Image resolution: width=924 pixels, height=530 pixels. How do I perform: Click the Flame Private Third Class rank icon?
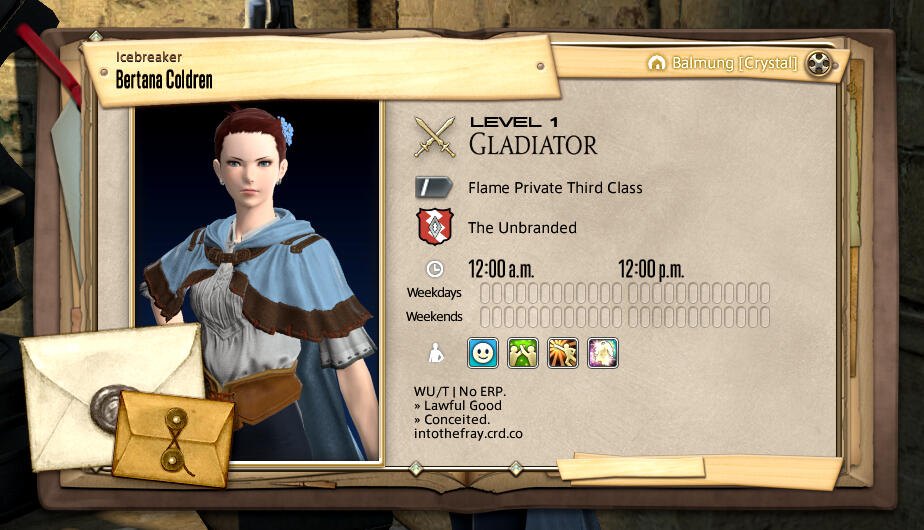[x=435, y=187]
